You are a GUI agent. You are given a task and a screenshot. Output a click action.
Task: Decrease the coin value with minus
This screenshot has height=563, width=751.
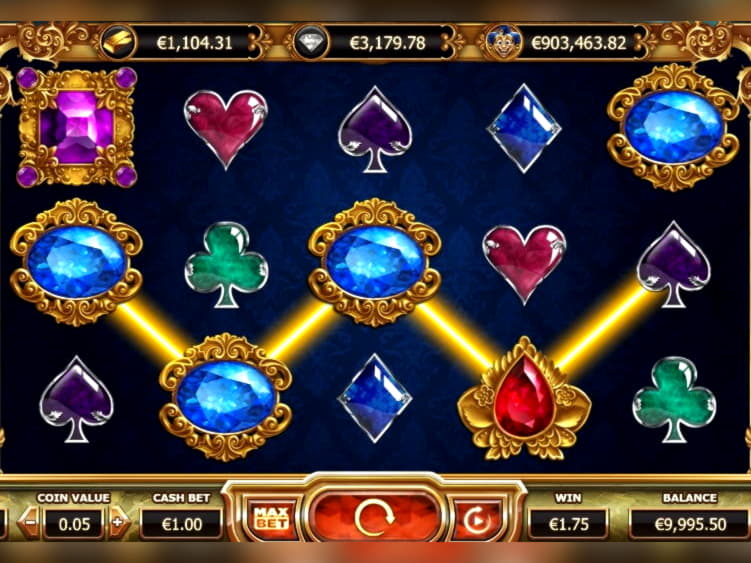pyautogui.click(x=30, y=522)
